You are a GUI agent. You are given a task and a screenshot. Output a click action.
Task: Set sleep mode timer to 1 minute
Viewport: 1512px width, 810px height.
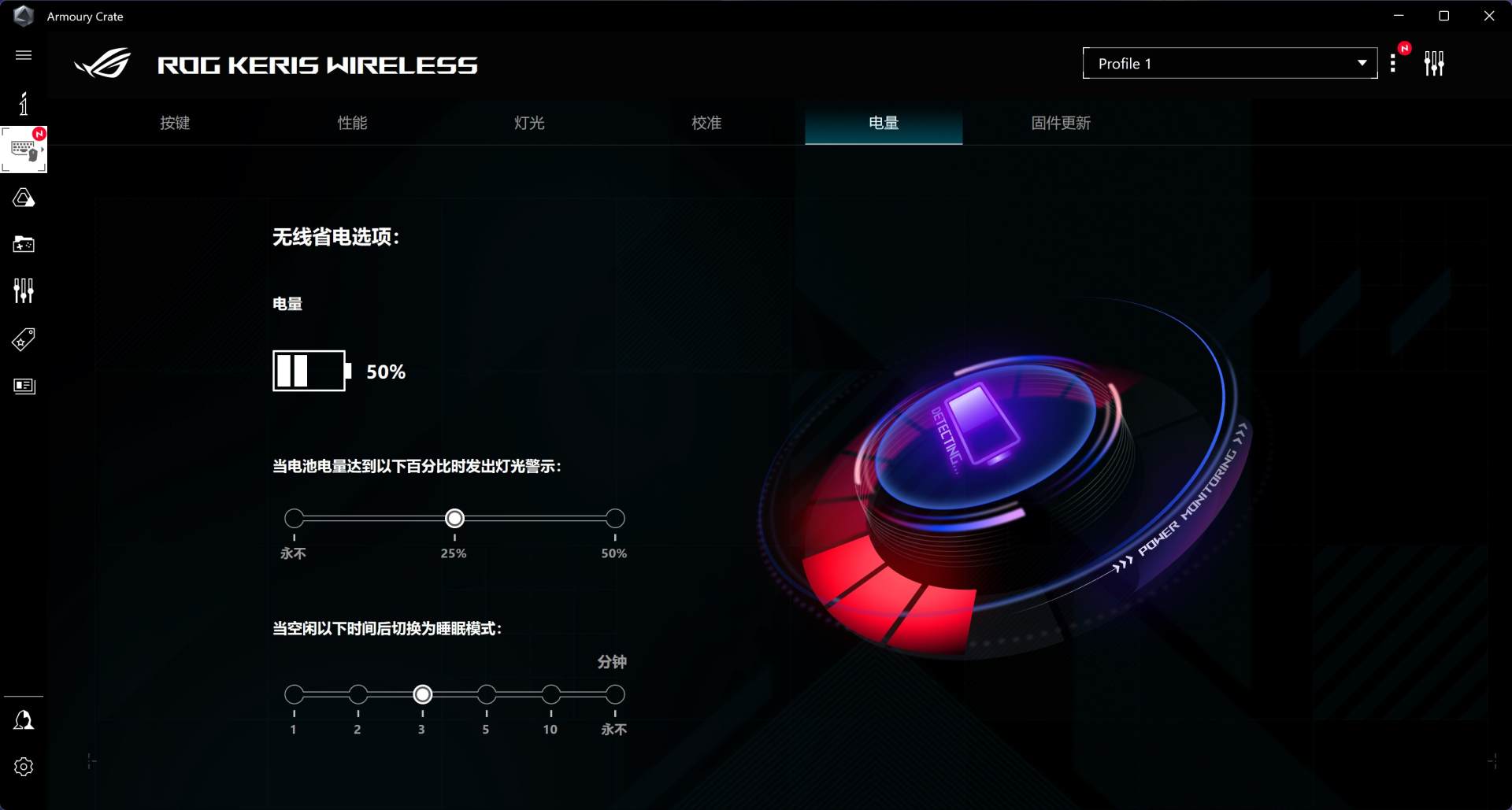click(294, 695)
